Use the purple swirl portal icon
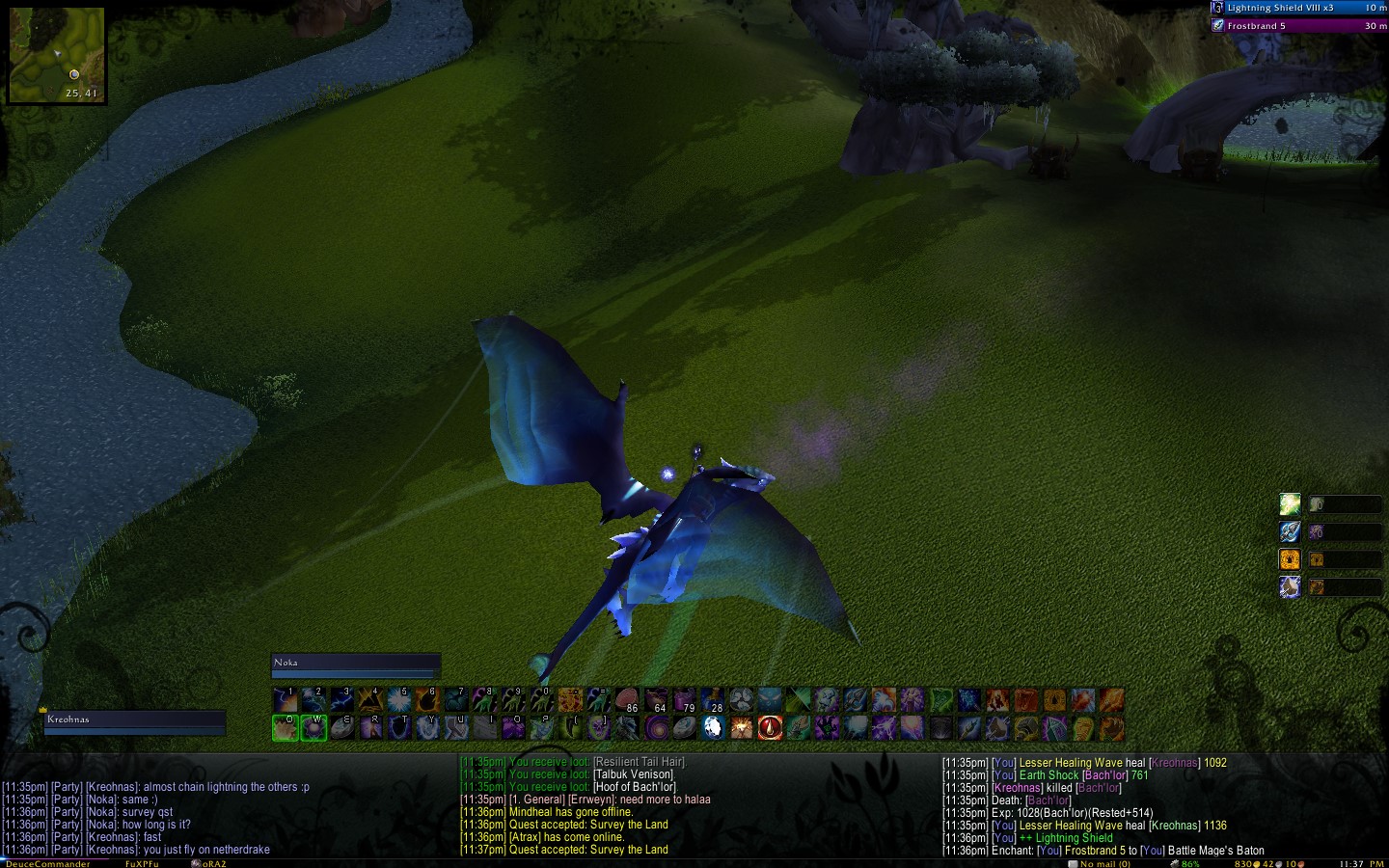The height and width of the screenshot is (868, 1389). click(656, 727)
